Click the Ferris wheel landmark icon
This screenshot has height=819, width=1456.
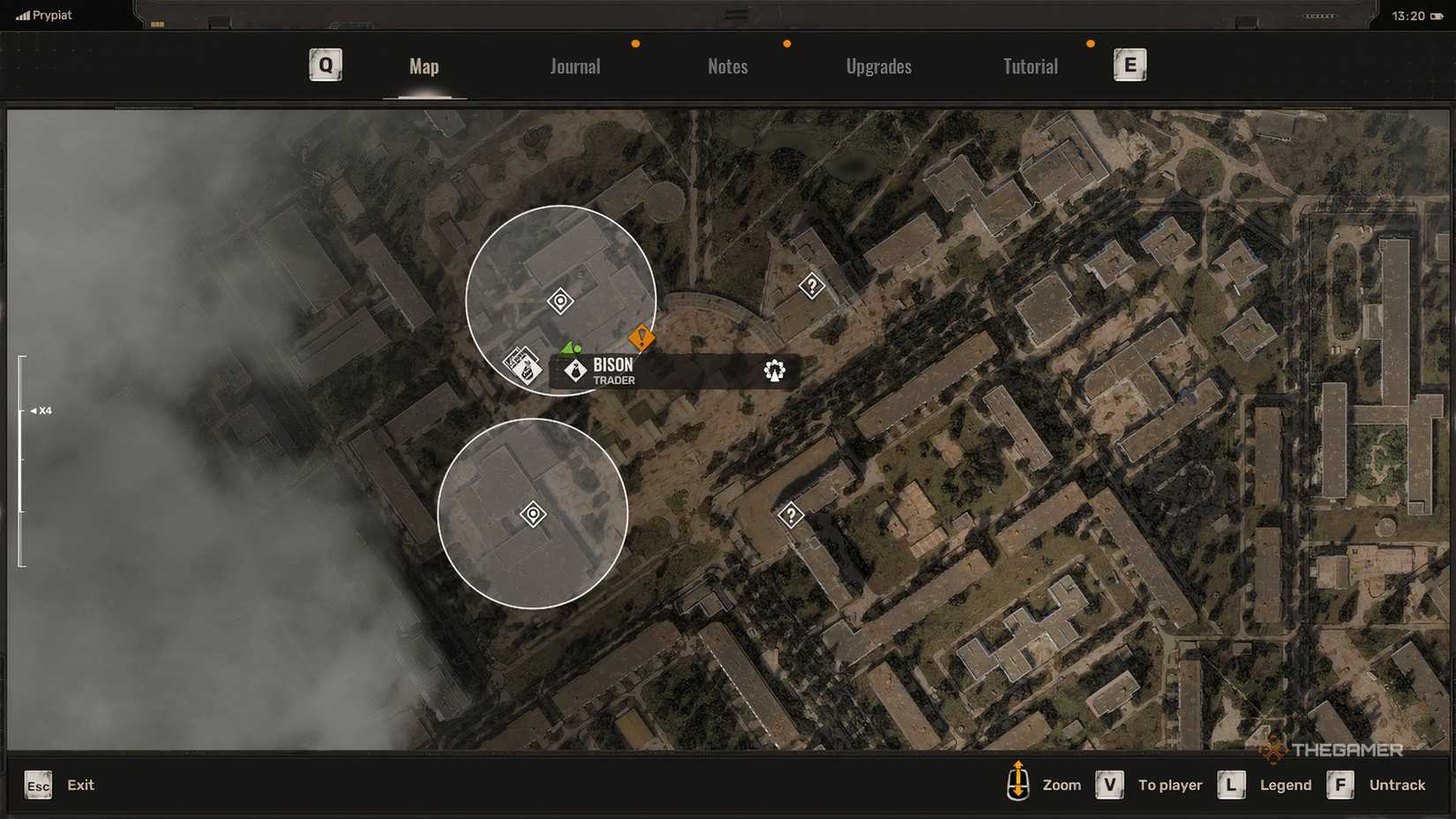coord(774,372)
